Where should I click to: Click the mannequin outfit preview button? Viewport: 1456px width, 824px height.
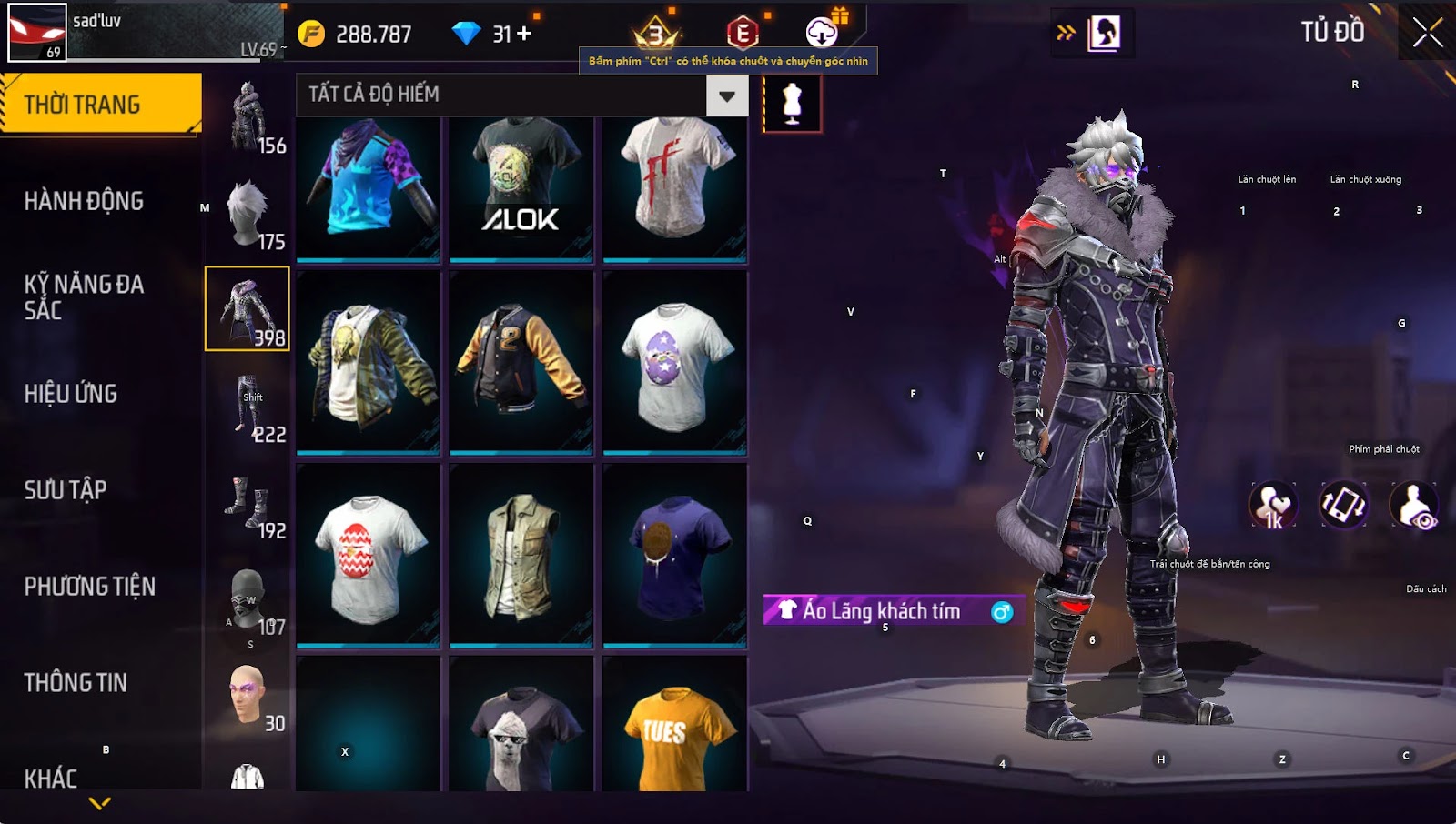tap(792, 104)
